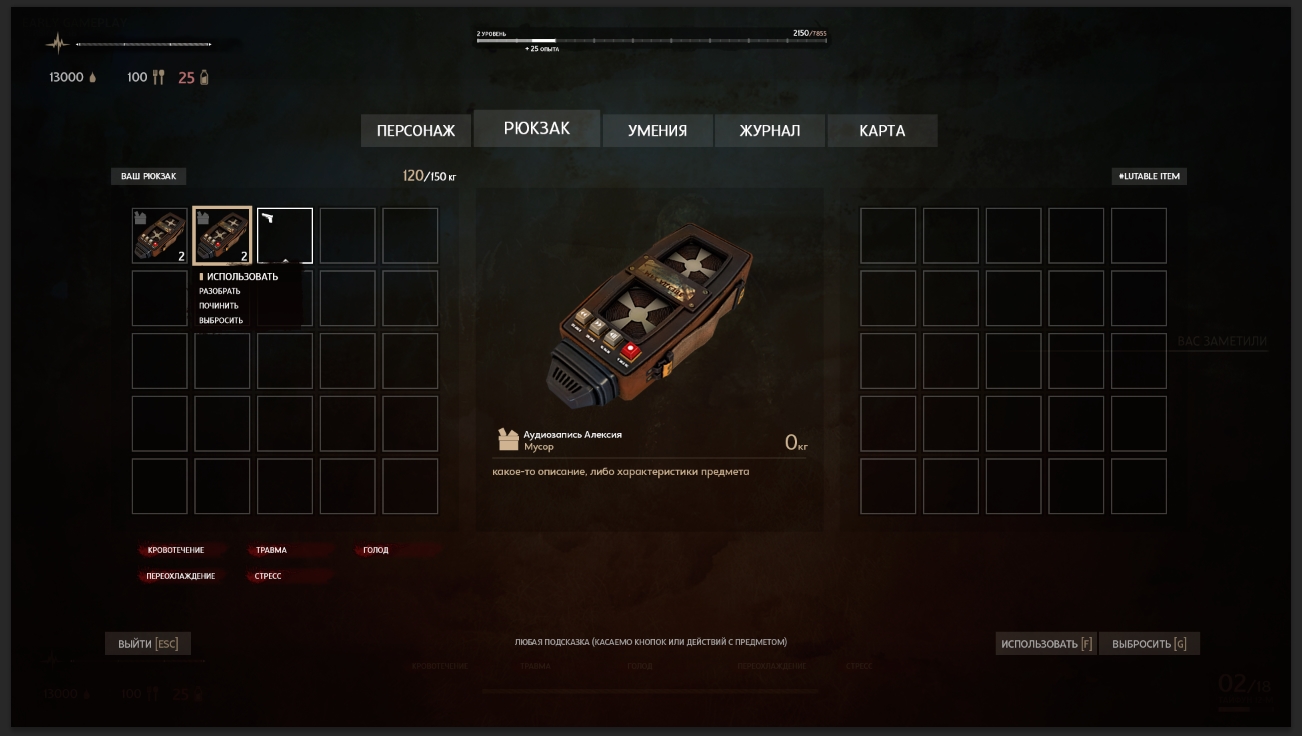Switch to the КАРТА tab
Viewport: 1302px width, 736px height.
pos(882,131)
